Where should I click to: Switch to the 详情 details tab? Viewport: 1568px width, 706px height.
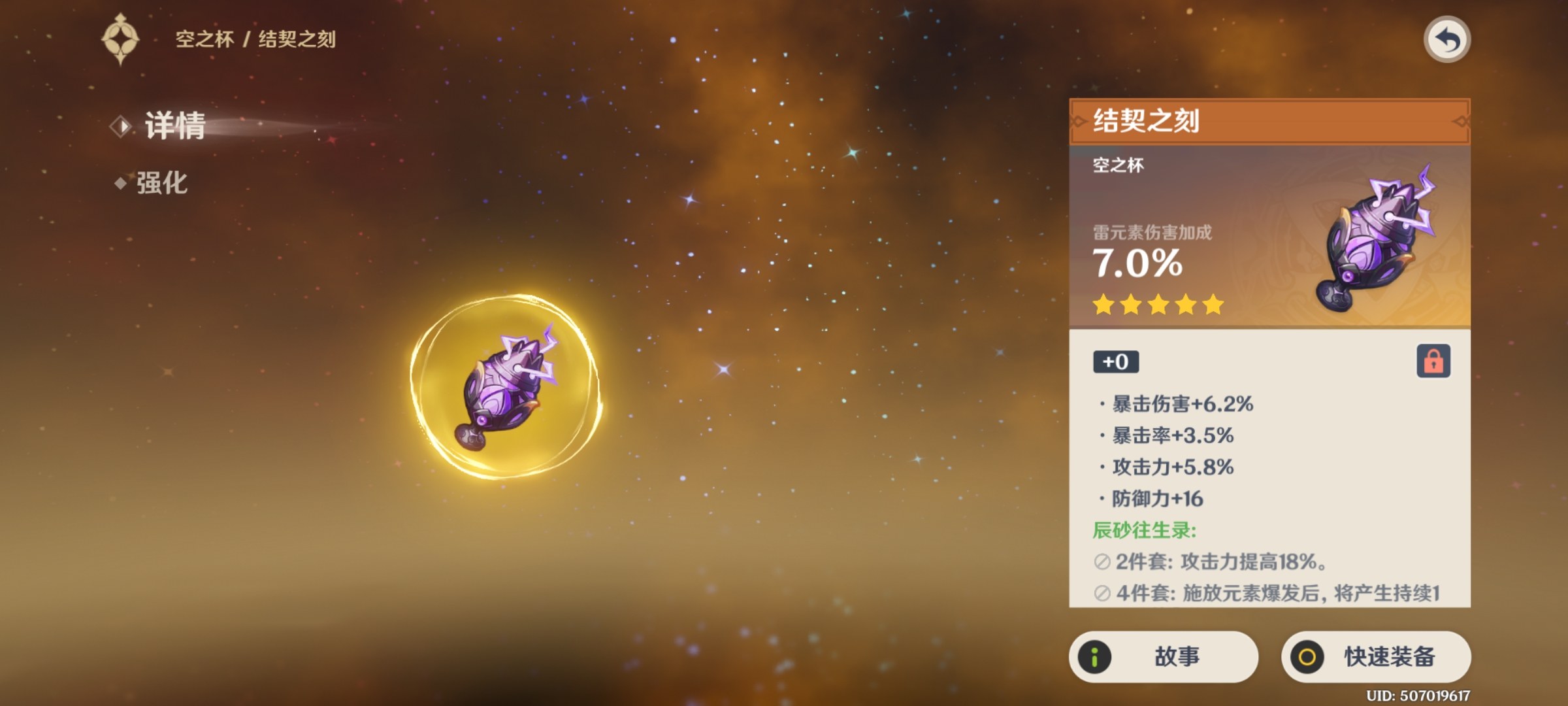pyautogui.click(x=174, y=126)
